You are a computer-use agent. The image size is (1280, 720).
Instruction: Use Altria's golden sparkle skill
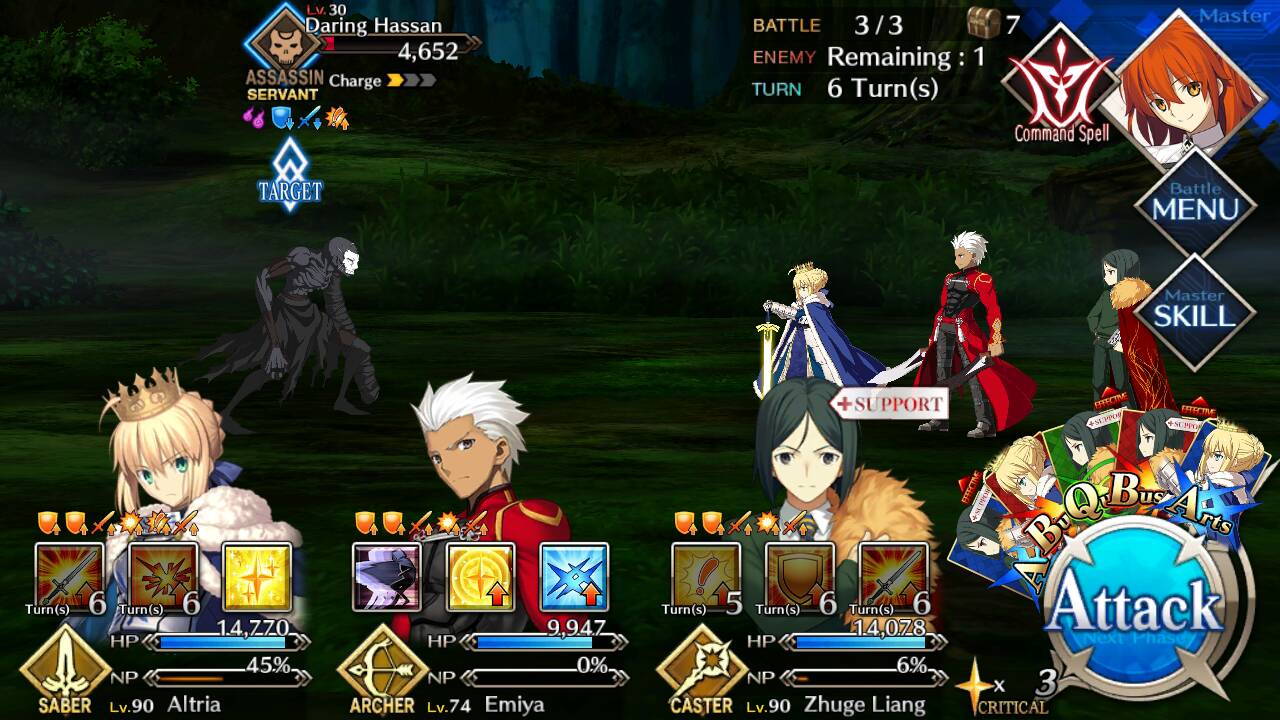[257, 577]
